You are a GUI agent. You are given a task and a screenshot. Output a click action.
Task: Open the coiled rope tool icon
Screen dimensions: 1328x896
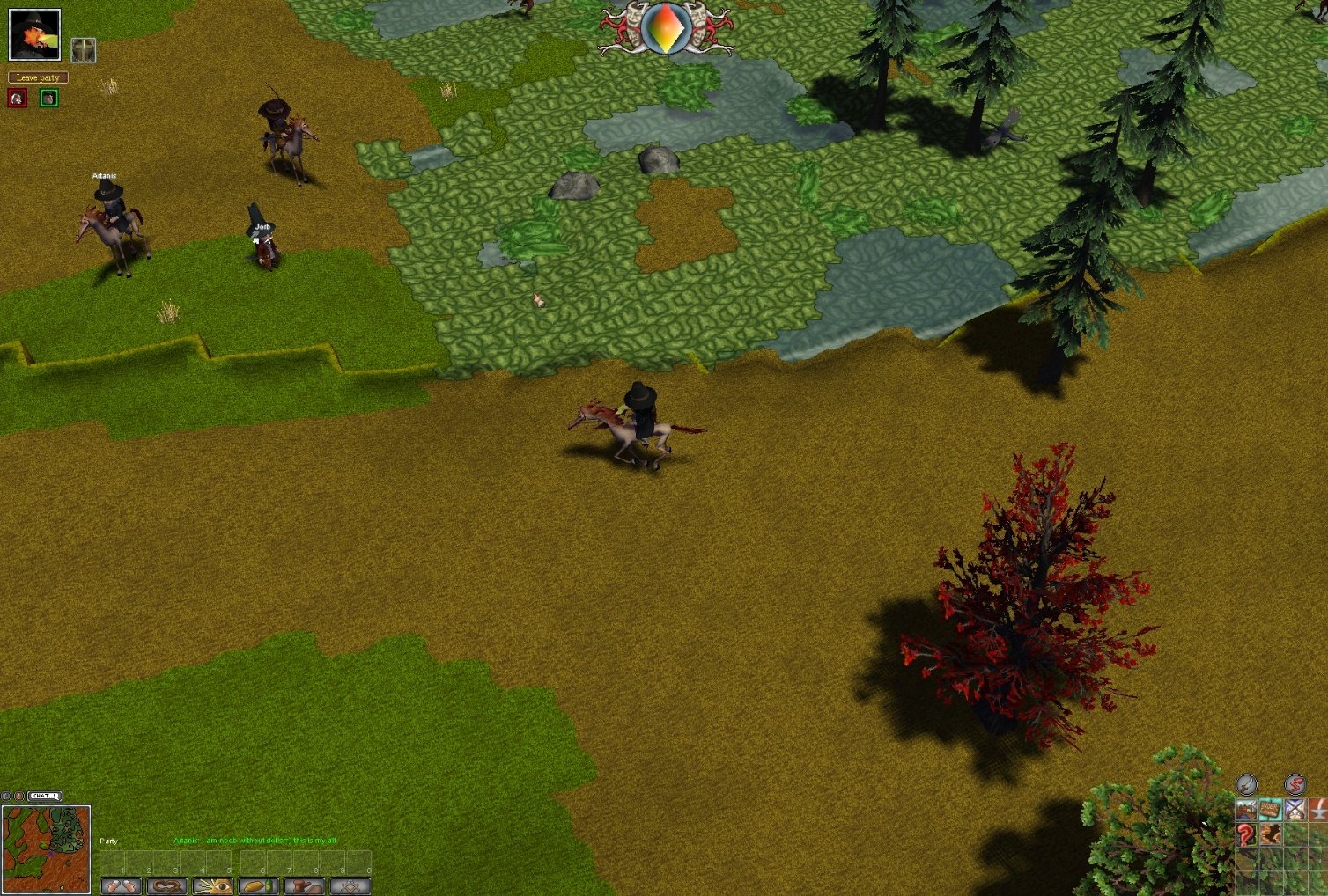click(167, 885)
